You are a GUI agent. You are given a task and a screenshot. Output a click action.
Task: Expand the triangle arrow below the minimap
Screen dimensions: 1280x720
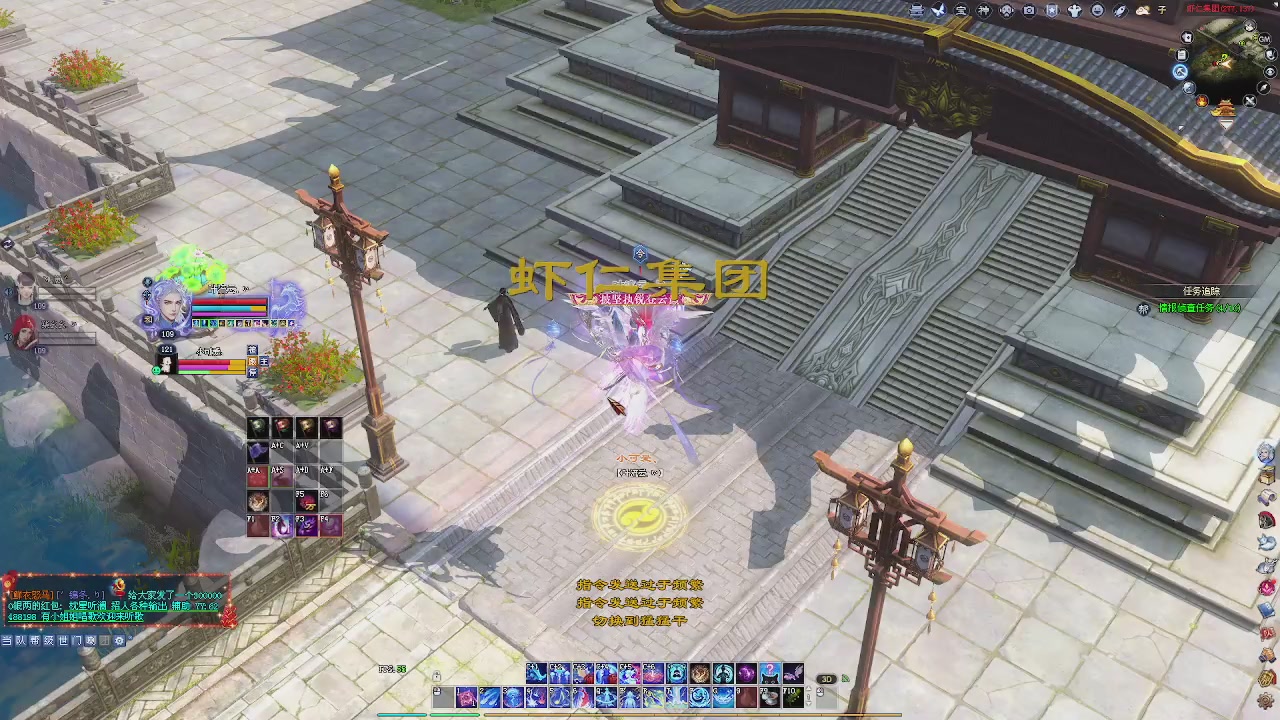click(x=1227, y=122)
